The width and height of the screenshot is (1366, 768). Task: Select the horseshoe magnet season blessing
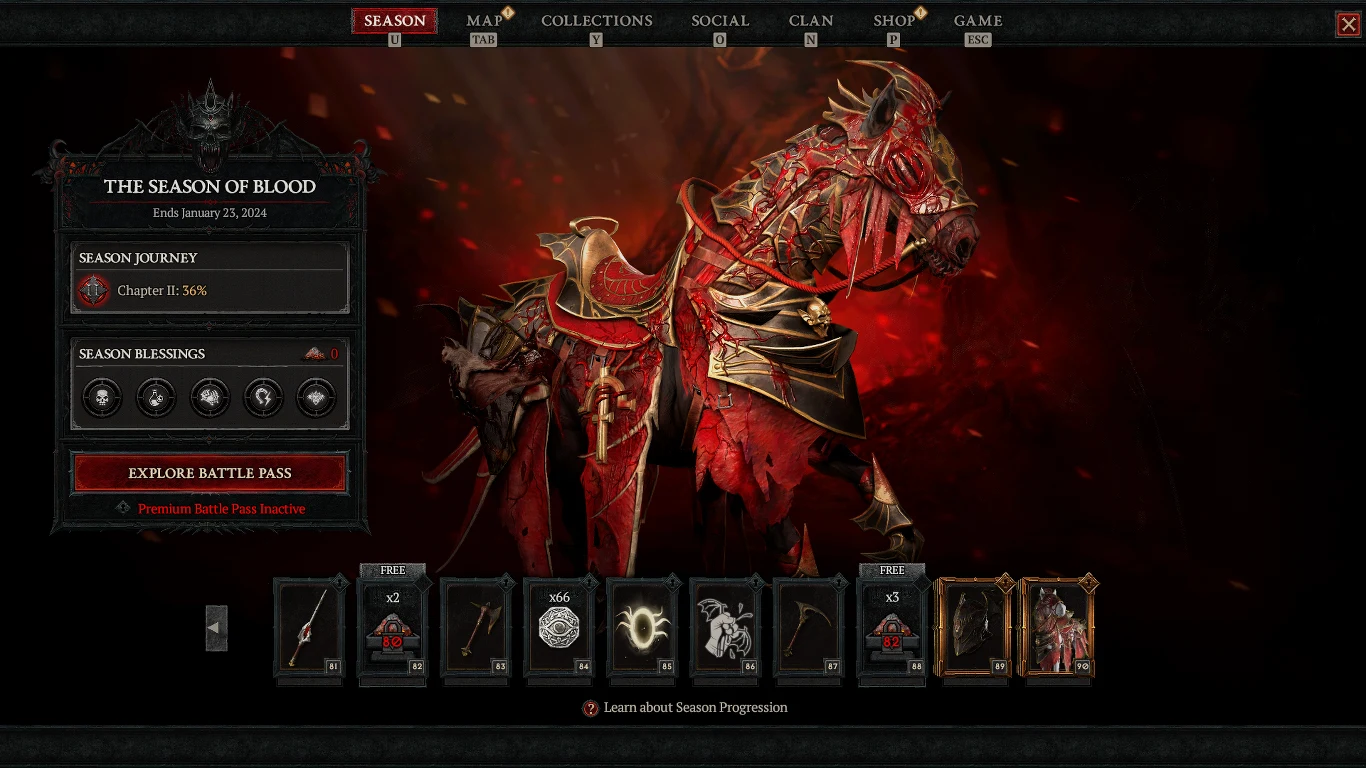click(263, 397)
